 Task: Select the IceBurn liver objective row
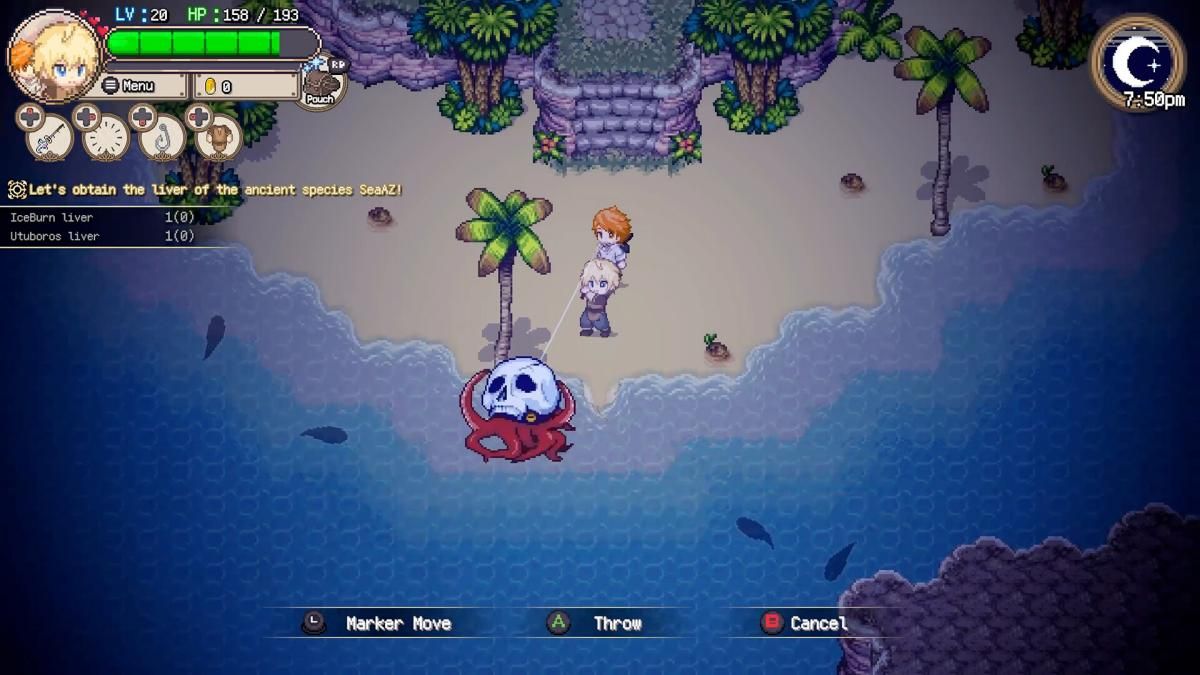(100, 217)
